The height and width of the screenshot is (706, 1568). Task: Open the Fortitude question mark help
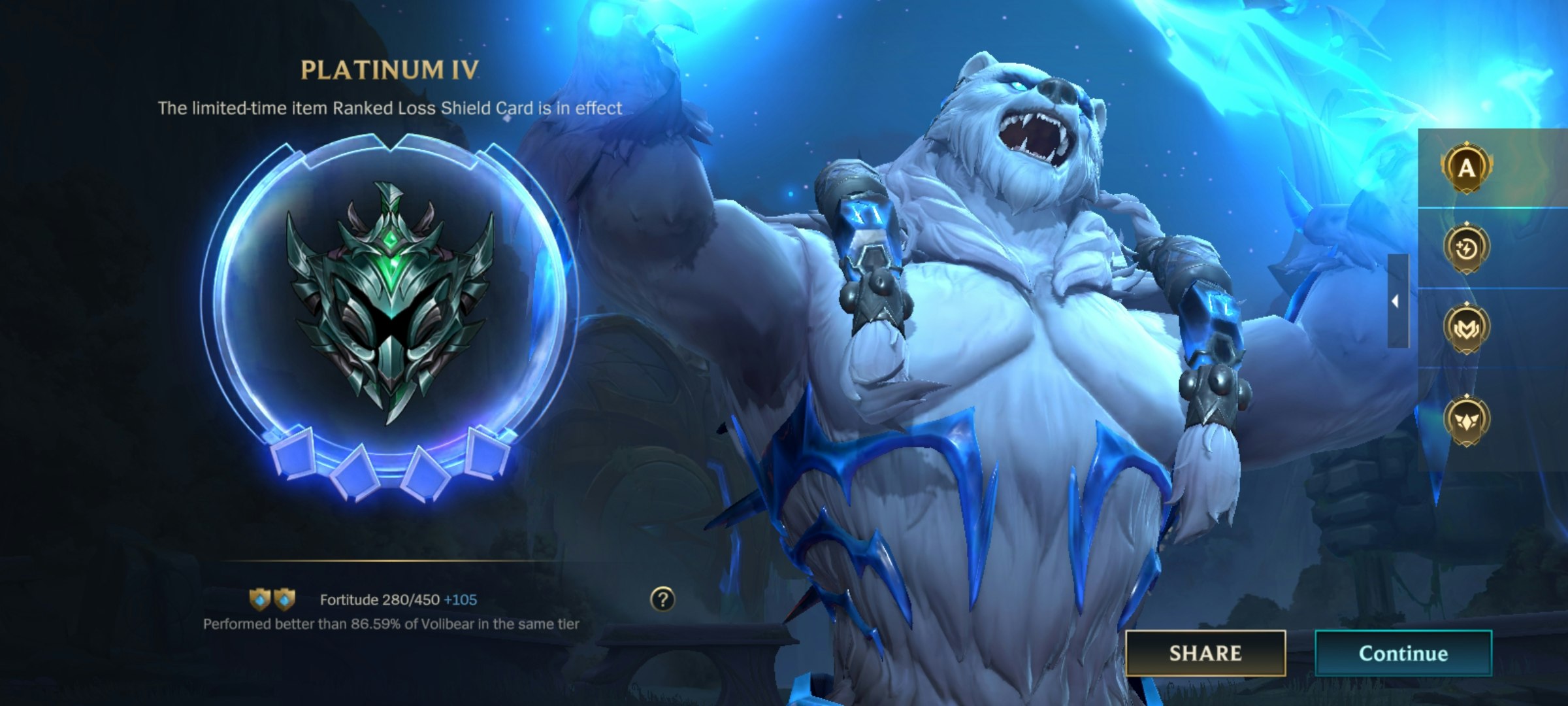coord(662,599)
